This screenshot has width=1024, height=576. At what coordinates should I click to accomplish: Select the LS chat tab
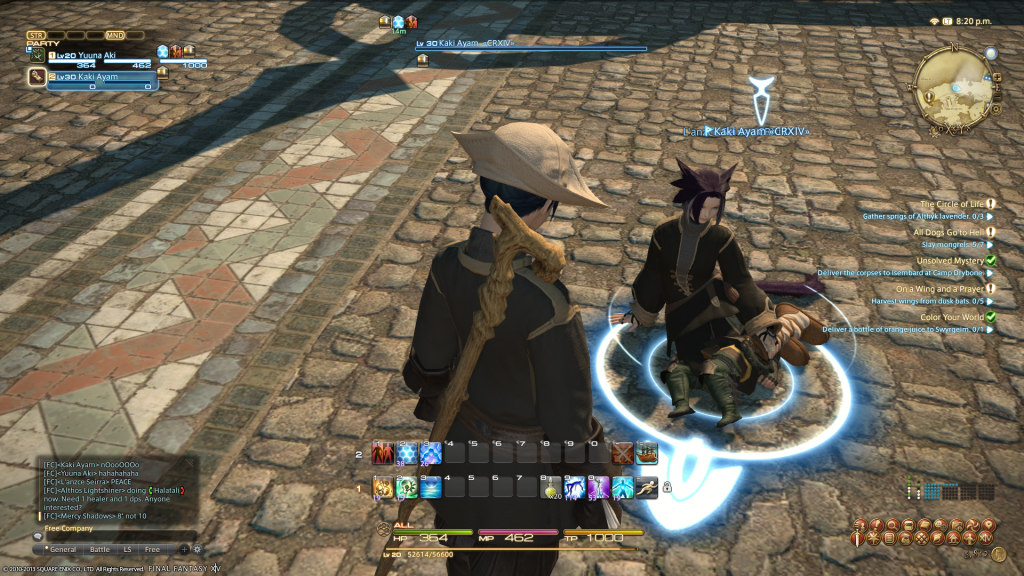point(128,549)
